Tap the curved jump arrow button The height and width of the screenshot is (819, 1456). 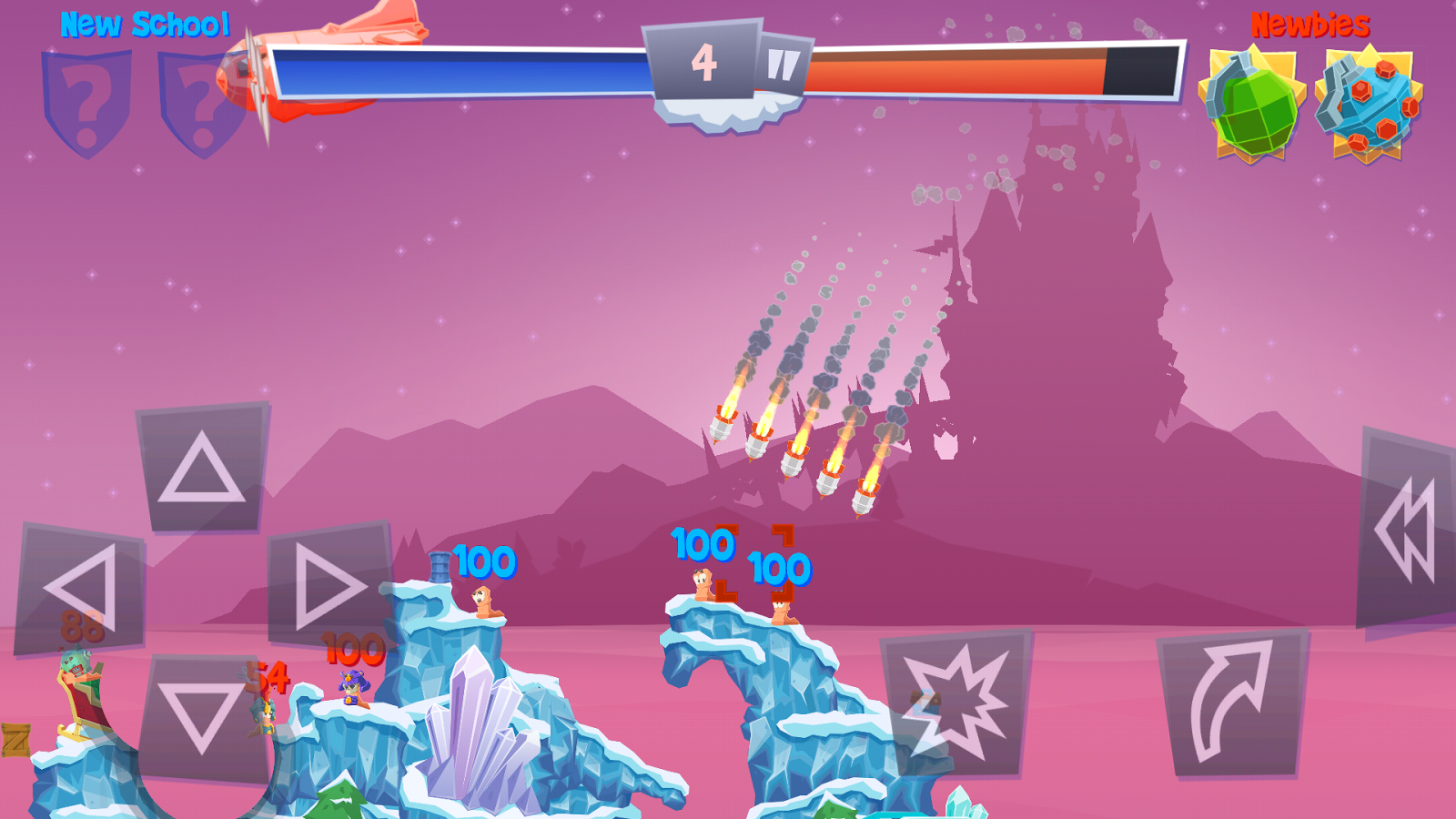[1230, 705]
